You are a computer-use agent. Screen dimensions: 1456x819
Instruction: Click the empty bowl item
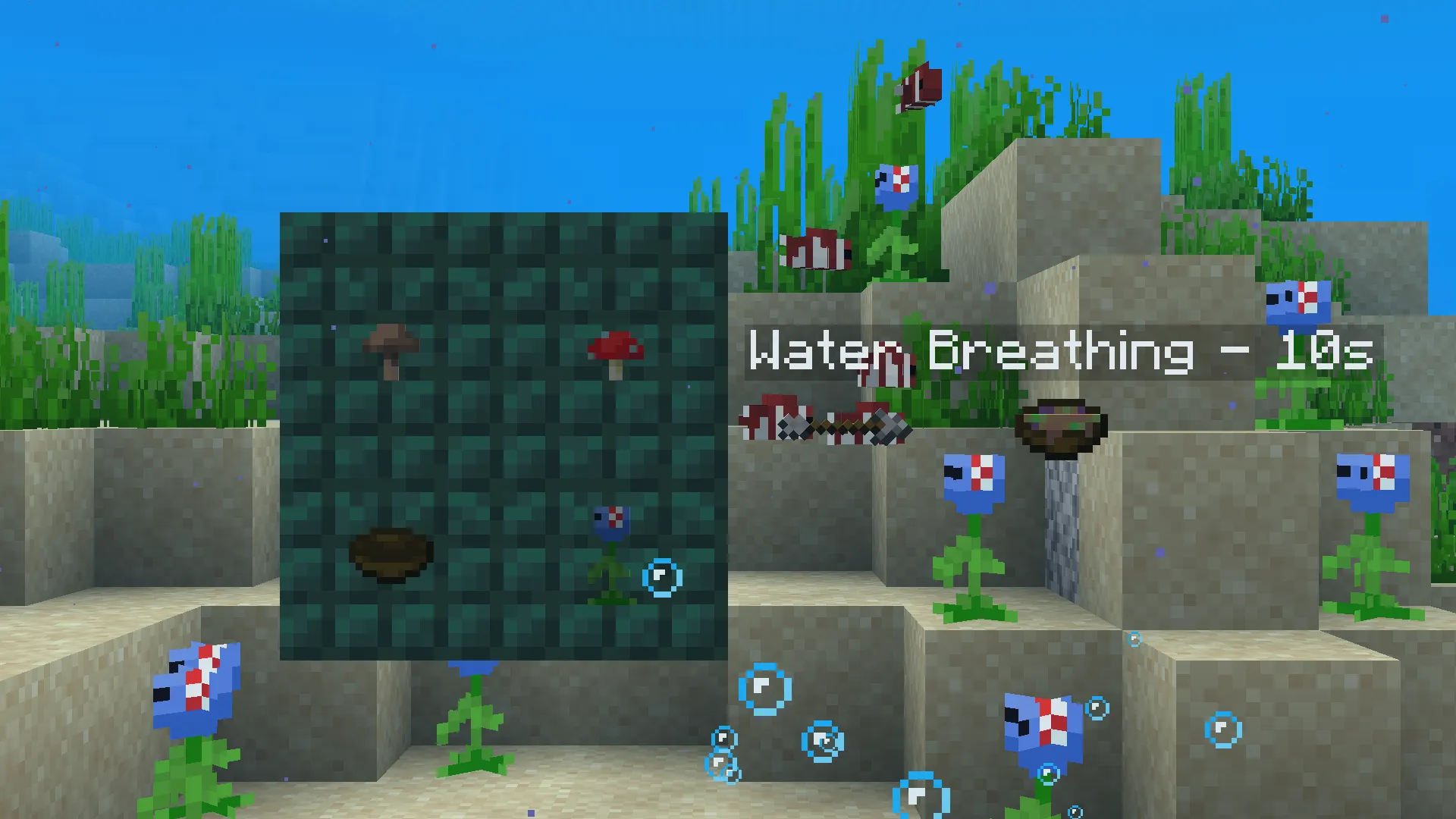click(x=388, y=554)
